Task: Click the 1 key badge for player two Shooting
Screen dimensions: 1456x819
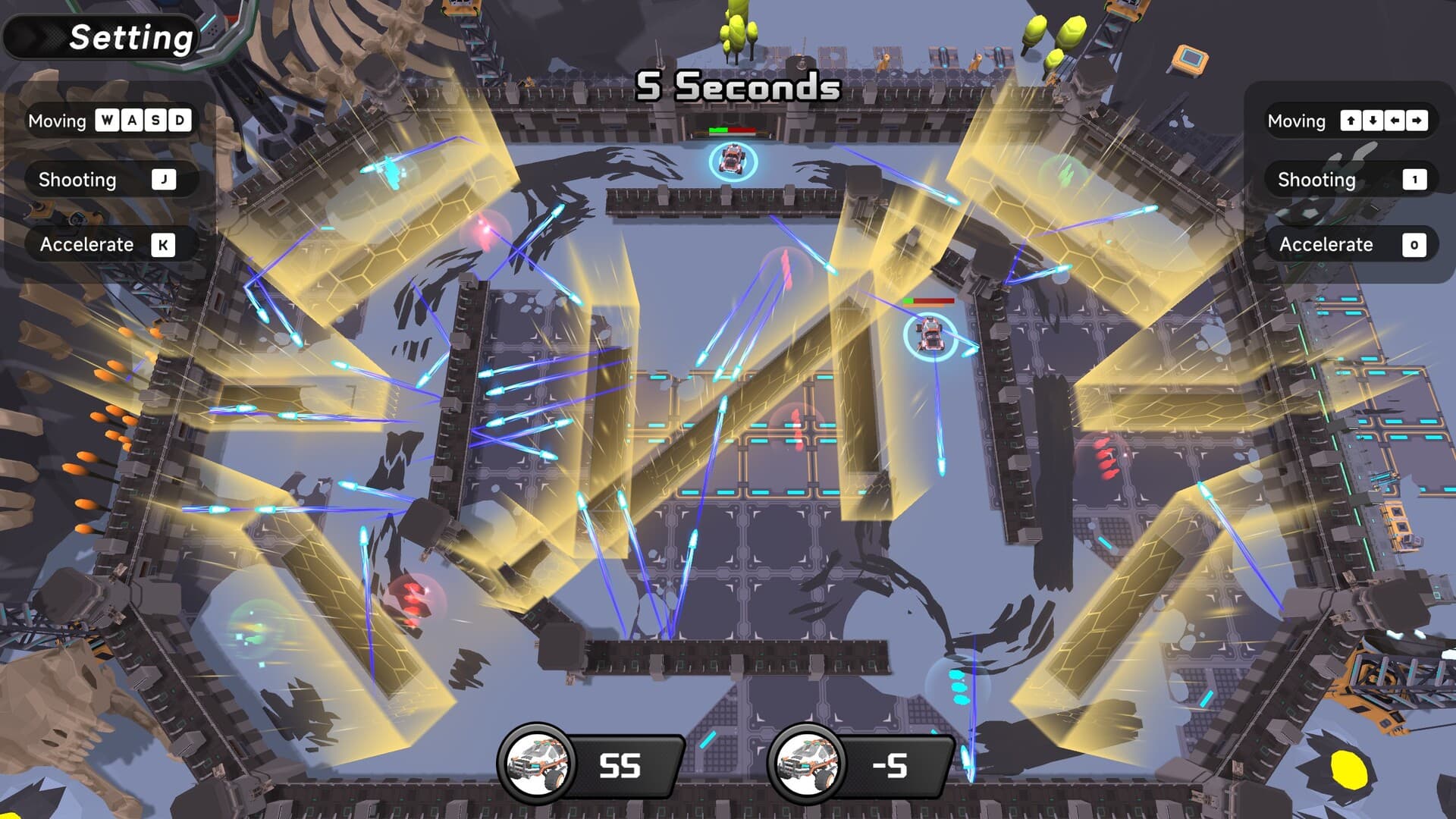Action: 1415,180
